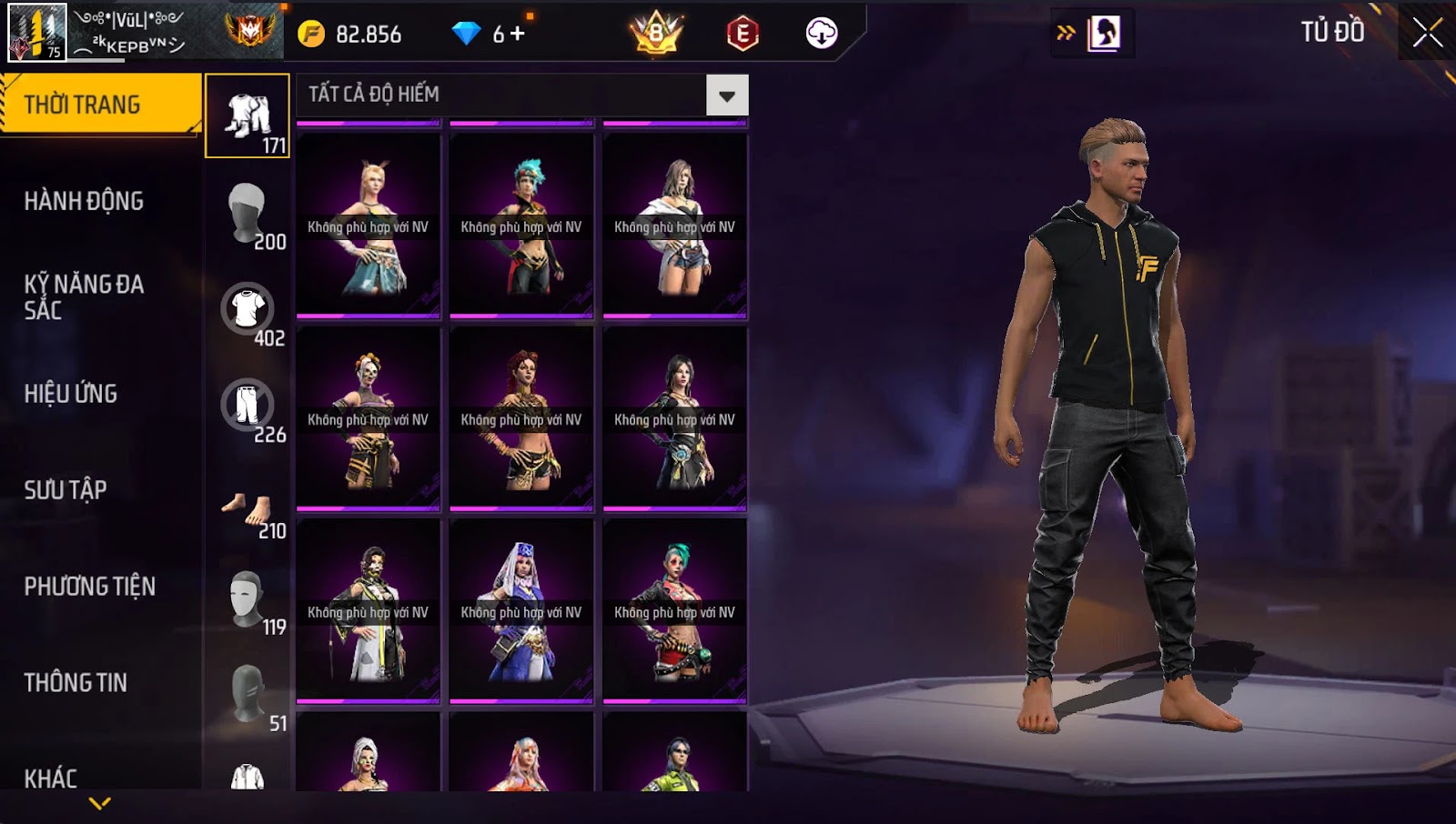Choose the PHƯƠNG TIỆN category
Image resolution: width=1456 pixels, height=824 pixels.
tap(89, 587)
